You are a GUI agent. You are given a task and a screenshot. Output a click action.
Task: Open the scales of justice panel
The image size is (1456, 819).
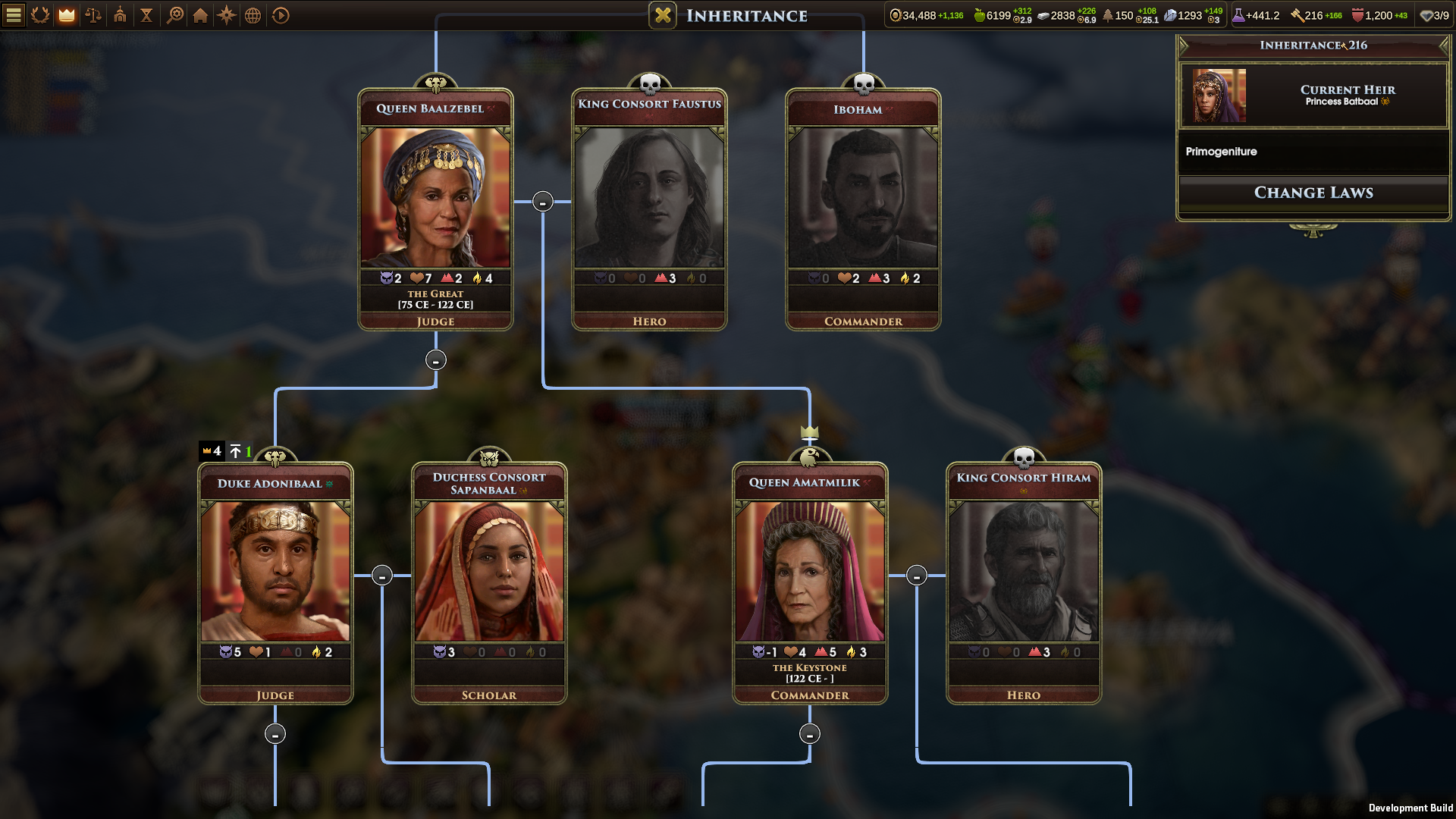click(x=93, y=15)
